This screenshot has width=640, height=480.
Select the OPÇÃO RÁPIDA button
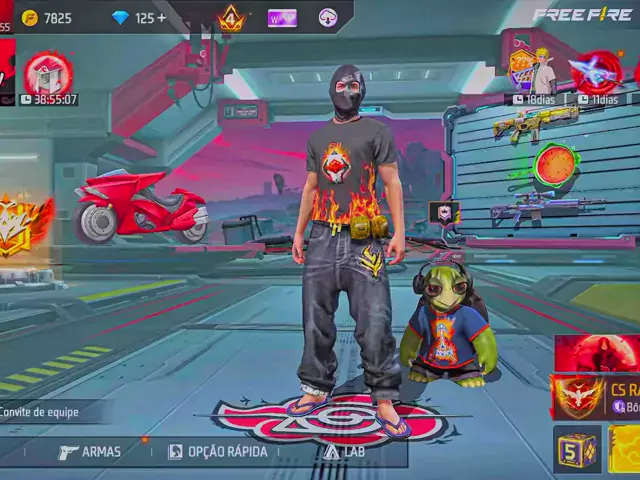[217, 452]
